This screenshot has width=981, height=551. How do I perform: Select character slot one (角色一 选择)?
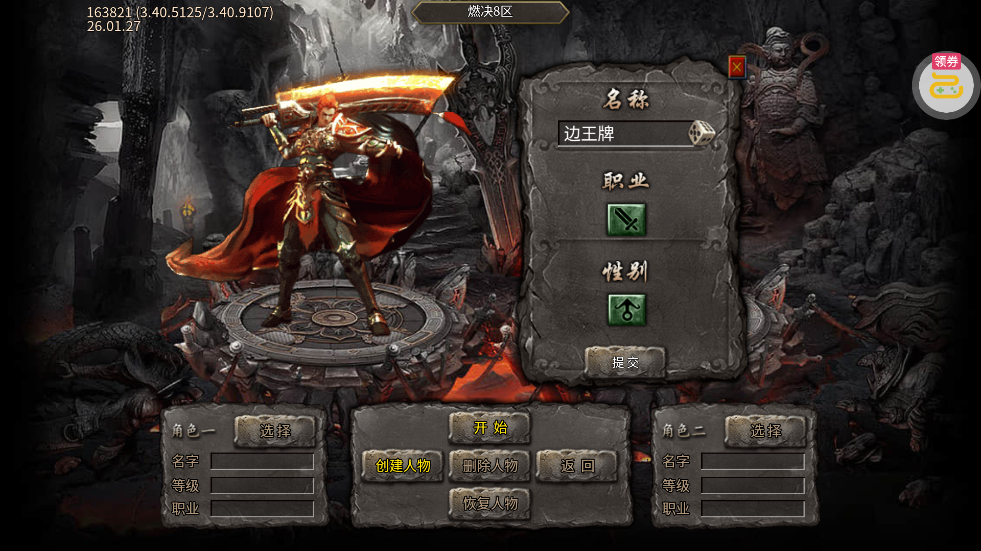click(275, 431)
